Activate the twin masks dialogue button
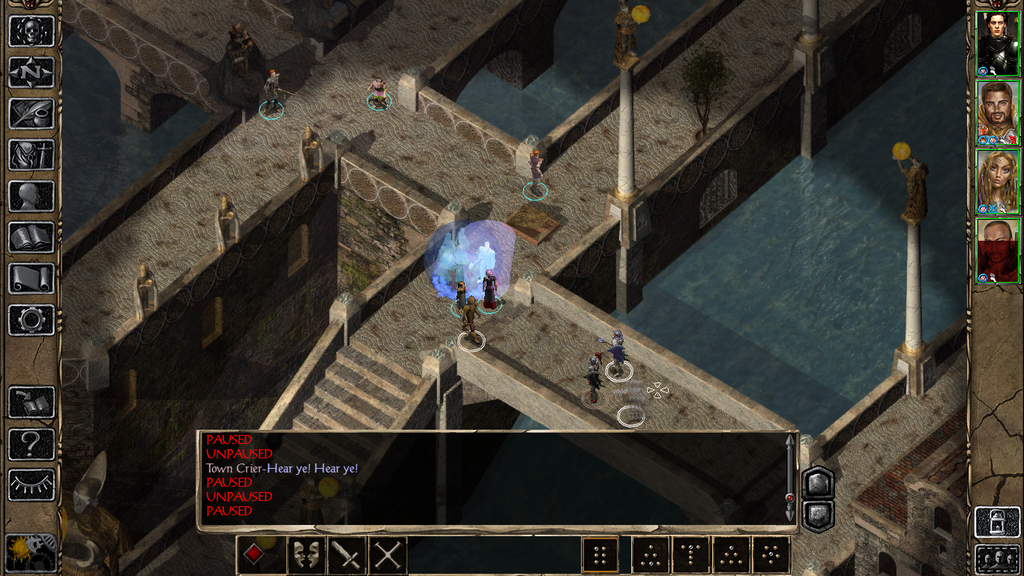The width and height of the screenshot is (1024, 576). pyautogui.click(x=305, y=555)
